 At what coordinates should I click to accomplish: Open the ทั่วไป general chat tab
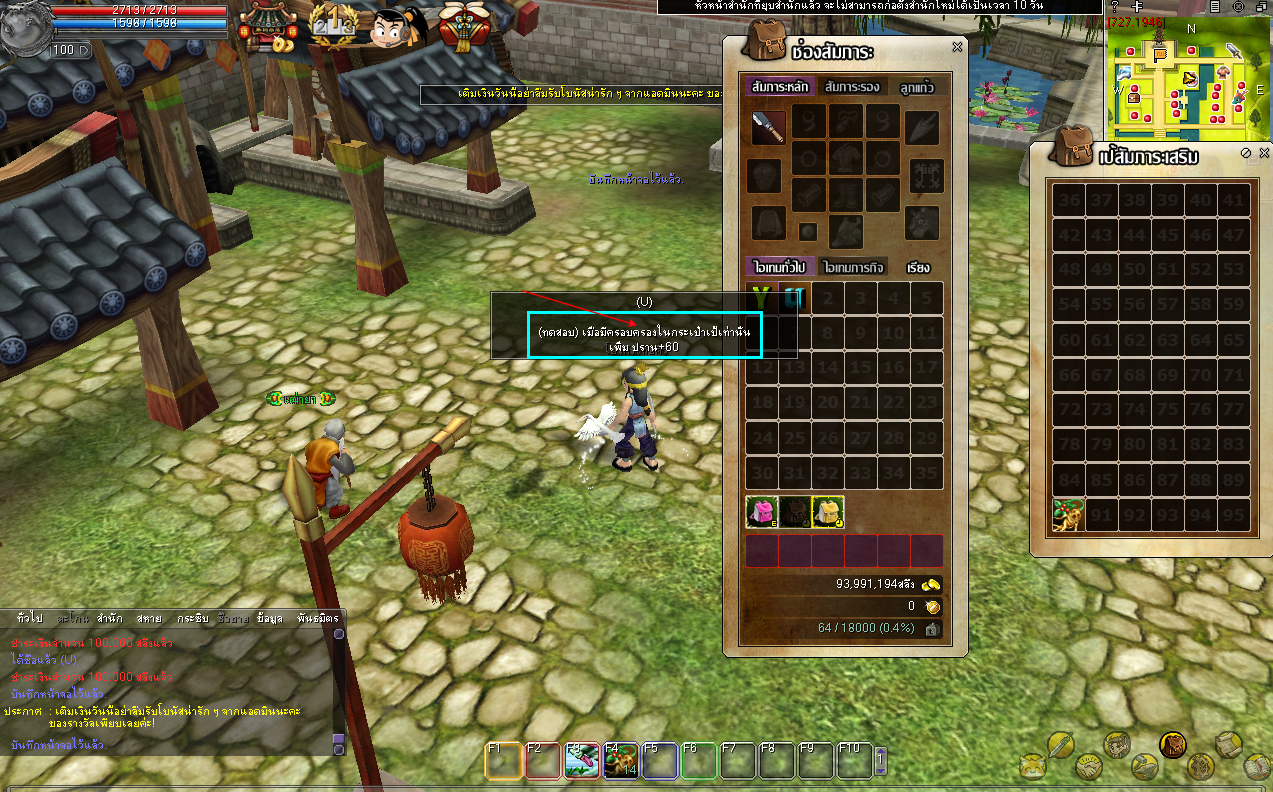pos(30,618)
